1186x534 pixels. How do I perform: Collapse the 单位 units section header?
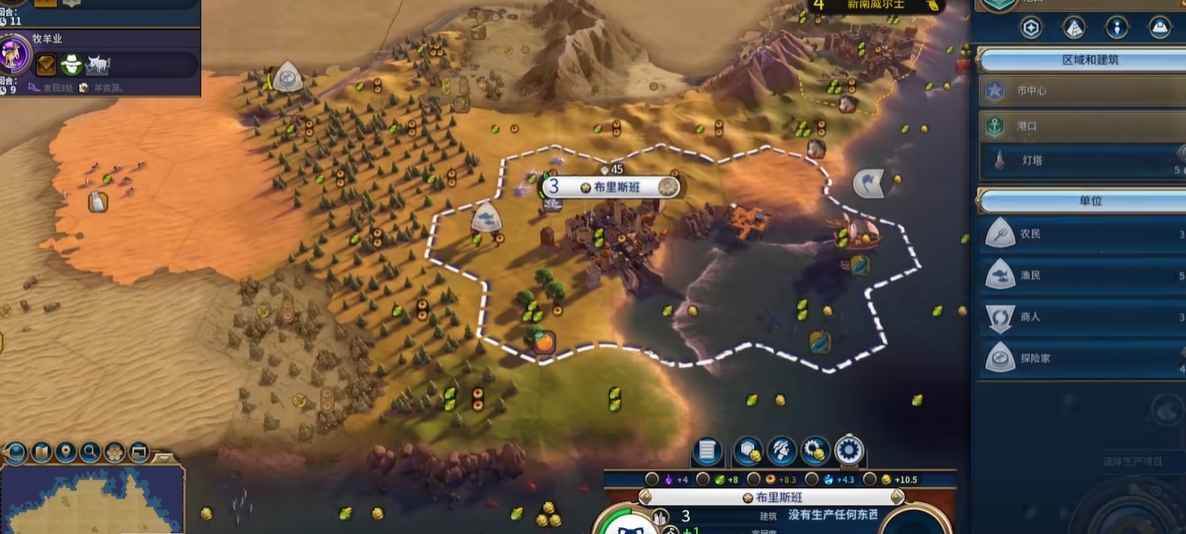[1080, 201]
